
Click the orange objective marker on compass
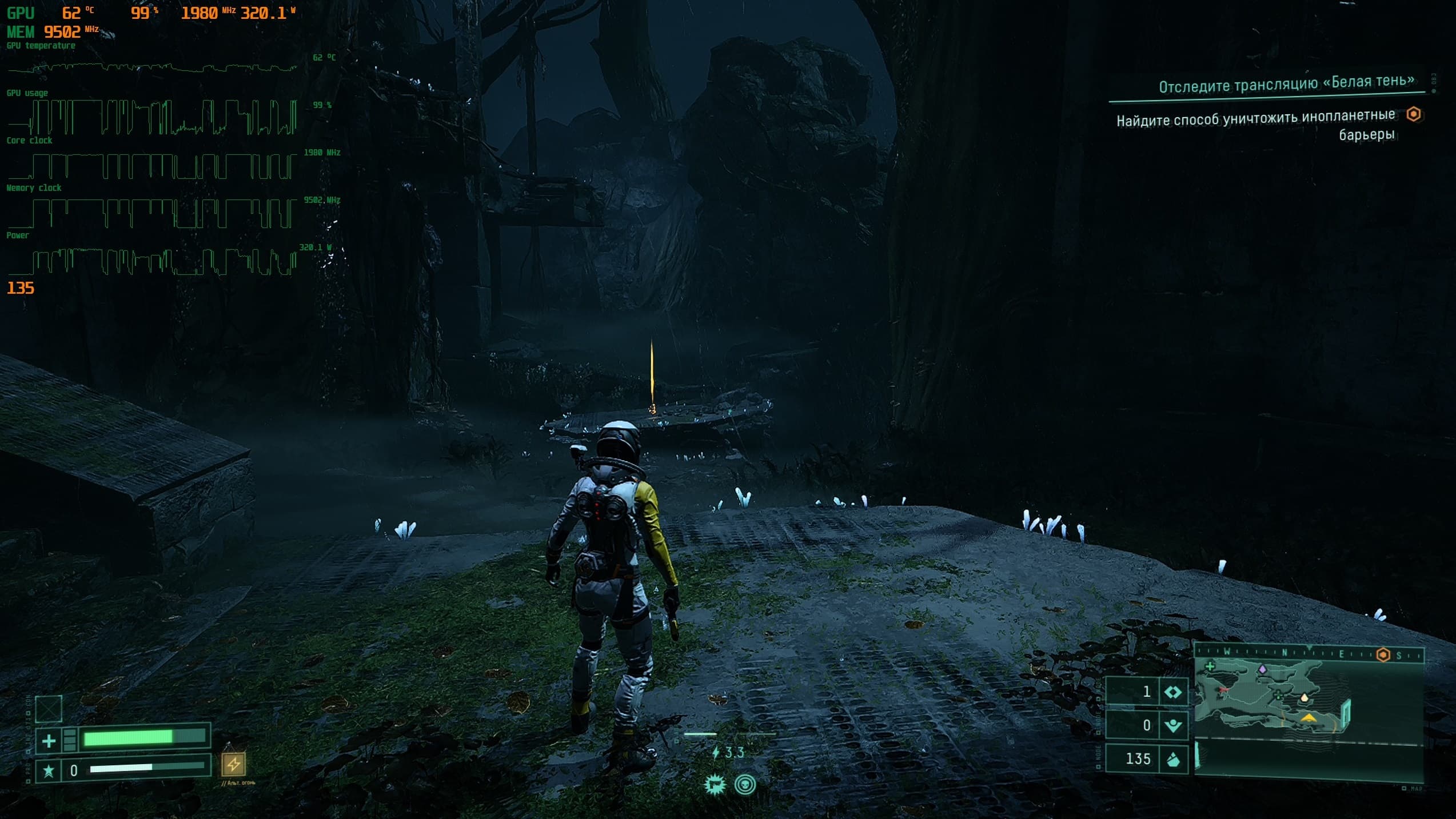1383,655
